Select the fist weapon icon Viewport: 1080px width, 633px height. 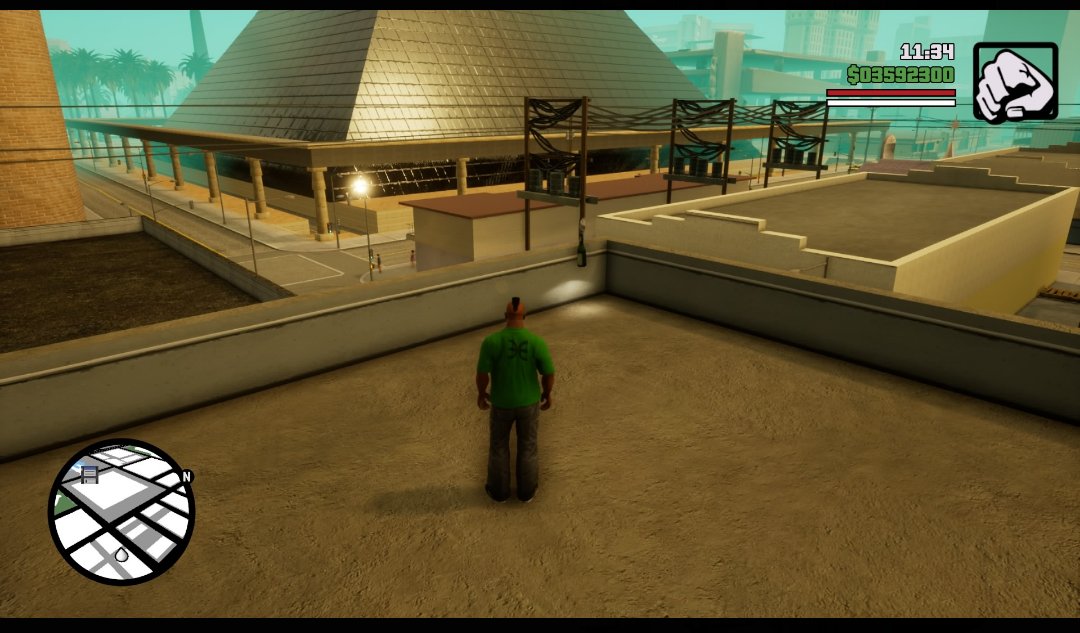tap(1015, 83)
